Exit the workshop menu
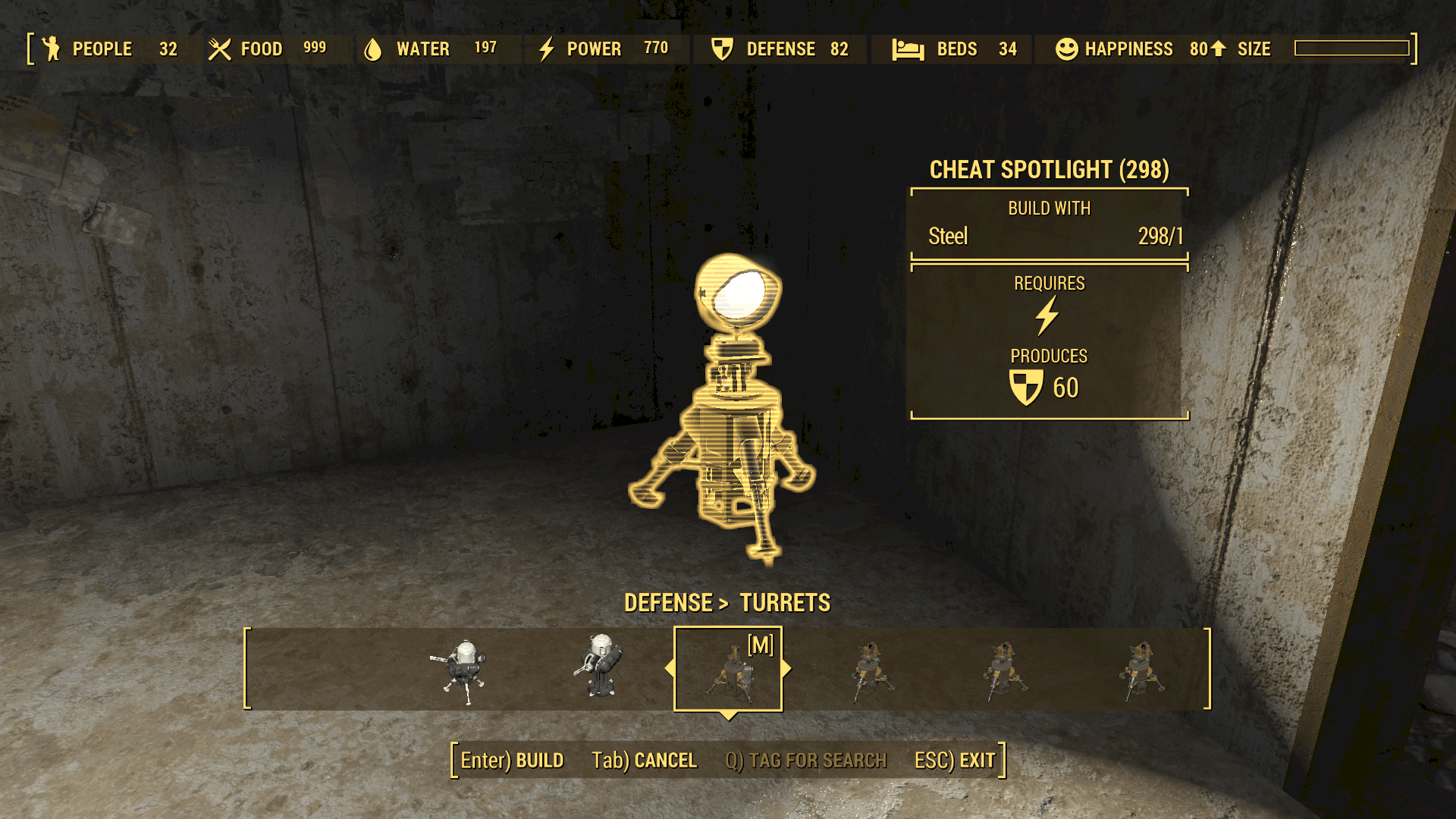This screenshot has height=819, width=1456. click(955, 760)
